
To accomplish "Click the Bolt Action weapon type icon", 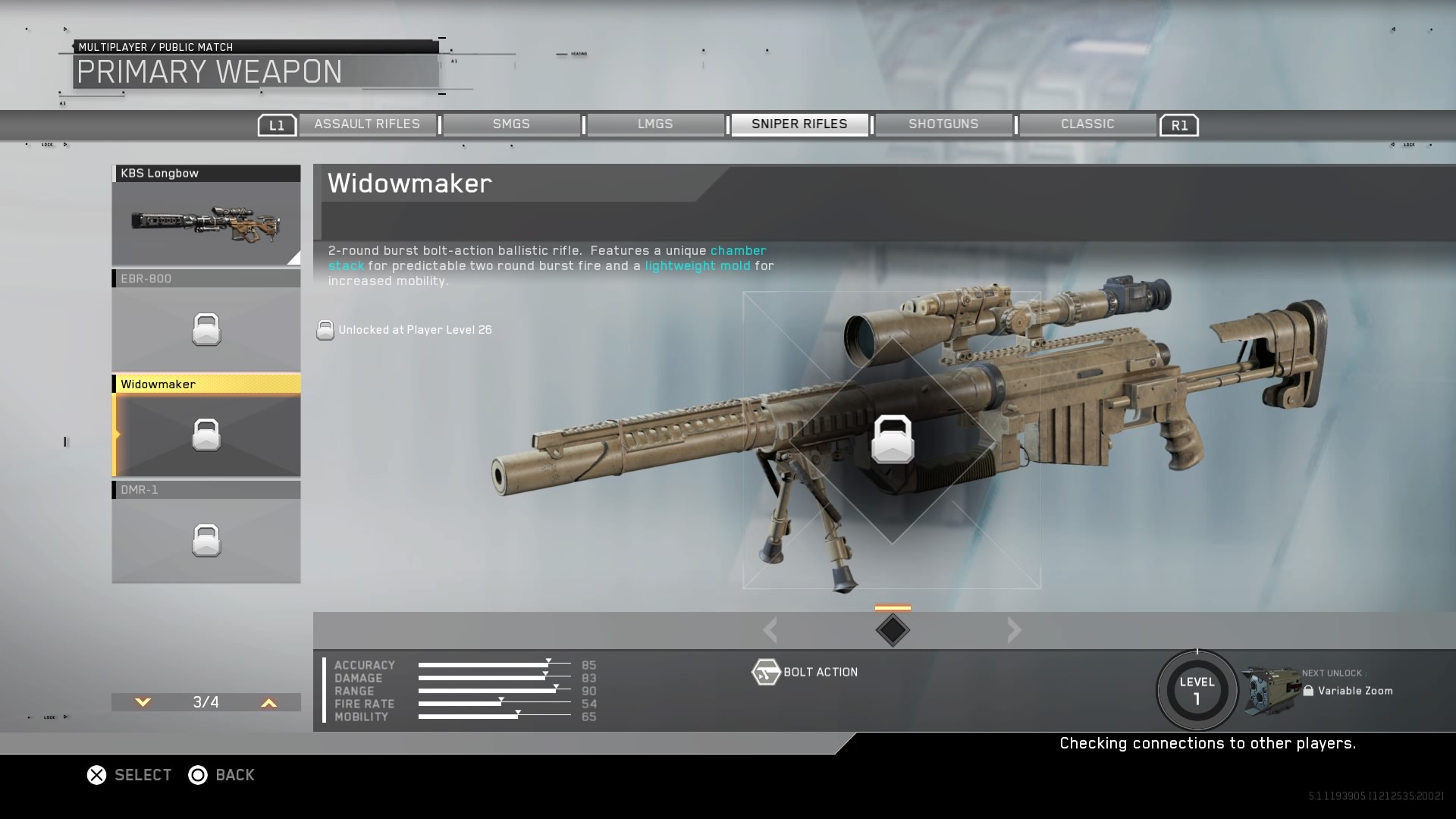I will click(766, 672).
